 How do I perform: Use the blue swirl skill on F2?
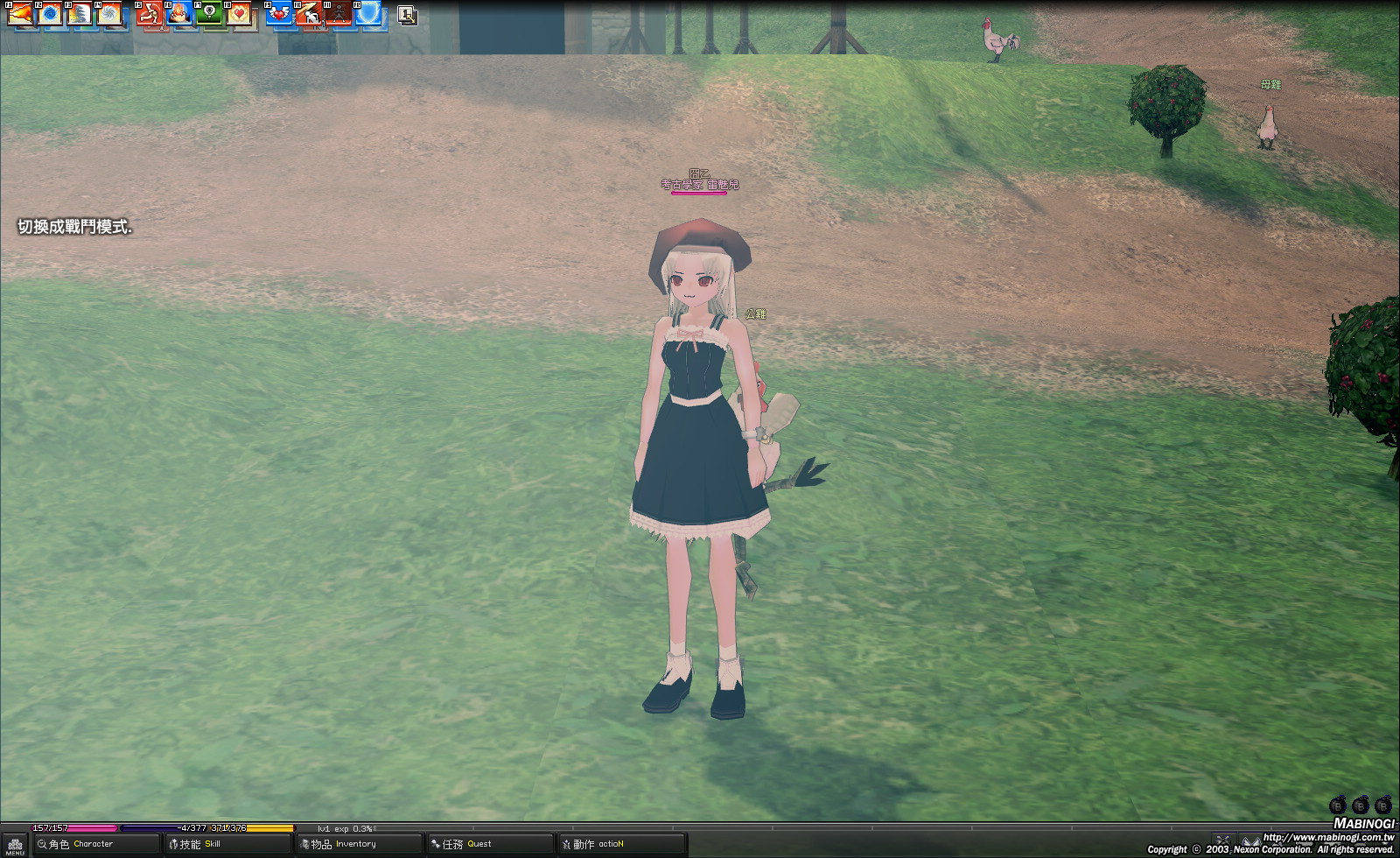pyautogui.click(x=51, y=14)
